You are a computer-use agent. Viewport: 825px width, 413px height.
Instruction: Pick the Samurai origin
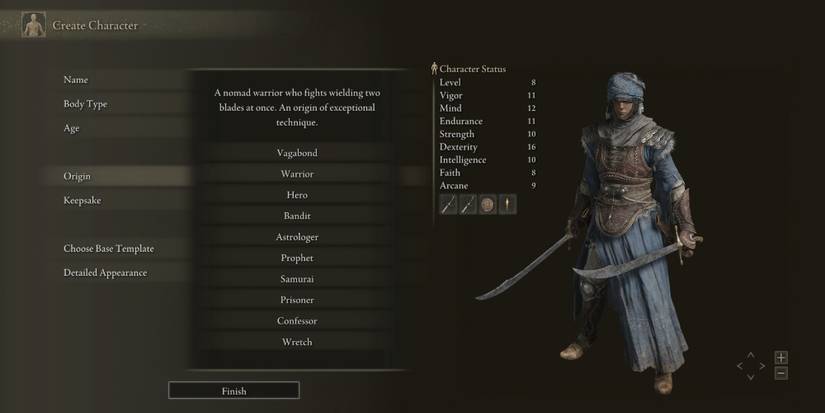click(296, 279)
